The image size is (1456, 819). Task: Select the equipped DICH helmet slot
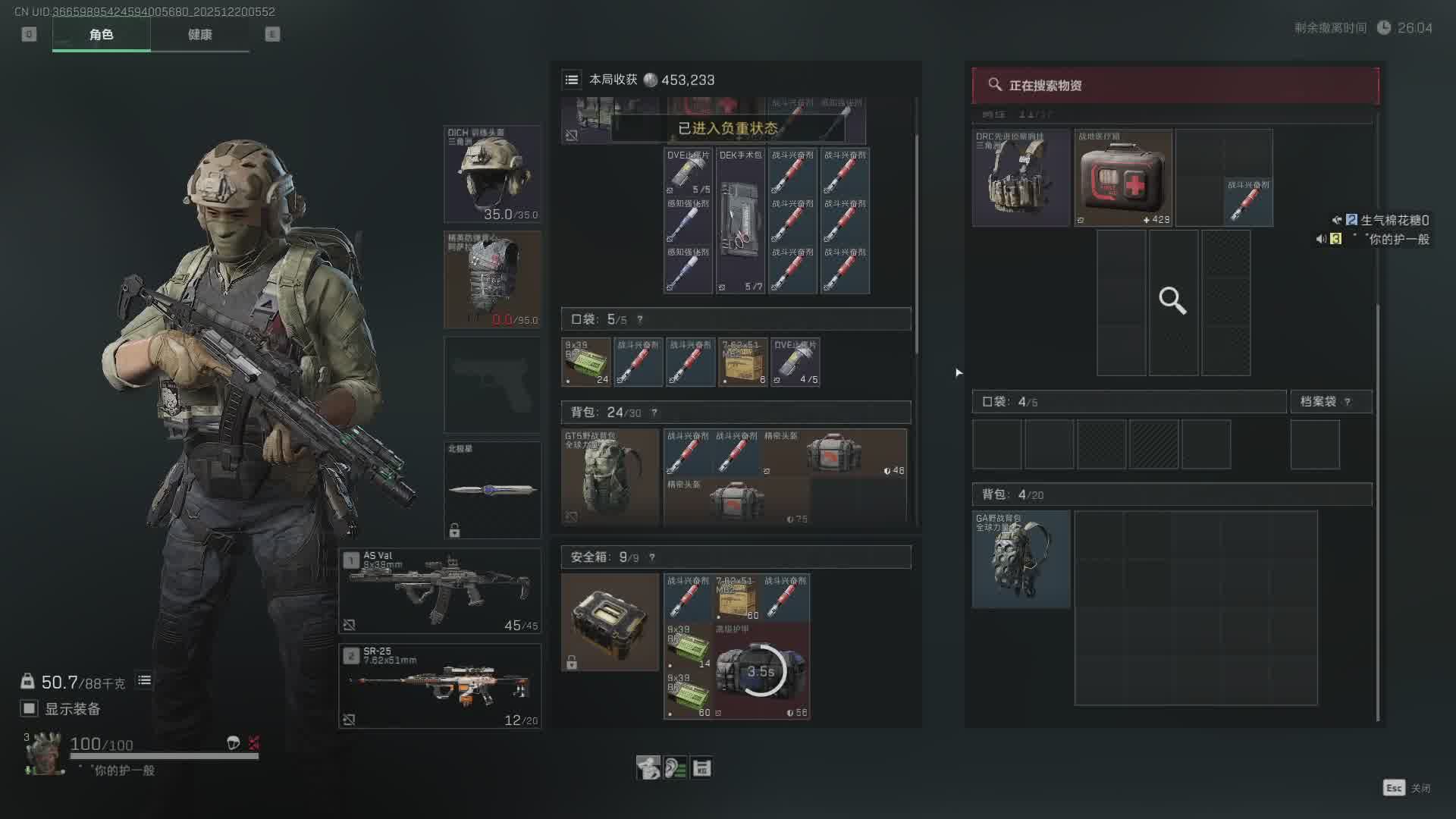pos(492,174)
